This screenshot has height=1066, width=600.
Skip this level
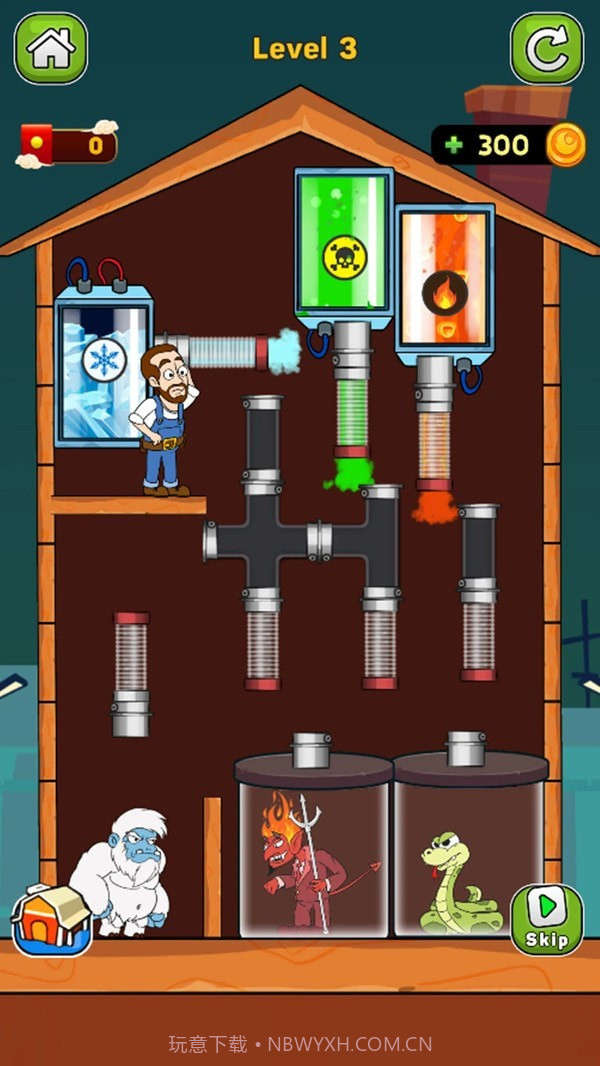[546, 918]
